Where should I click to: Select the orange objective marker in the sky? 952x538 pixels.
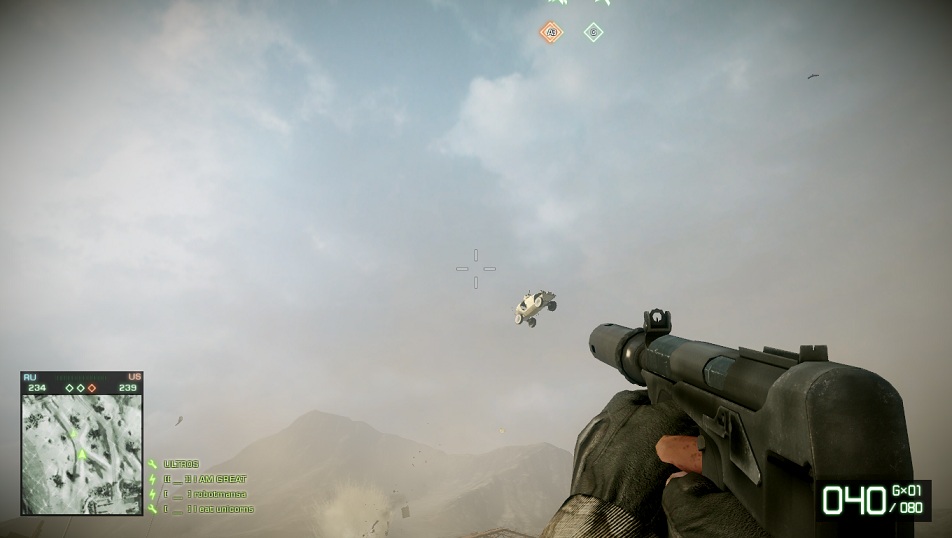551,33
